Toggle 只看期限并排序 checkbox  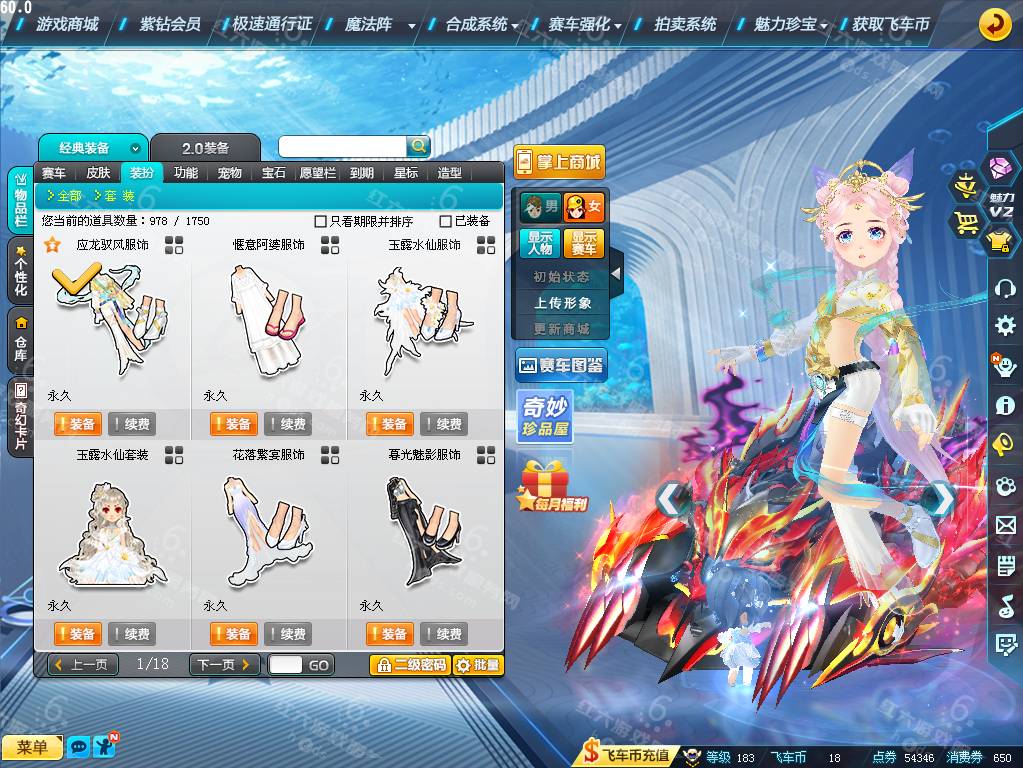click(321, 221)
